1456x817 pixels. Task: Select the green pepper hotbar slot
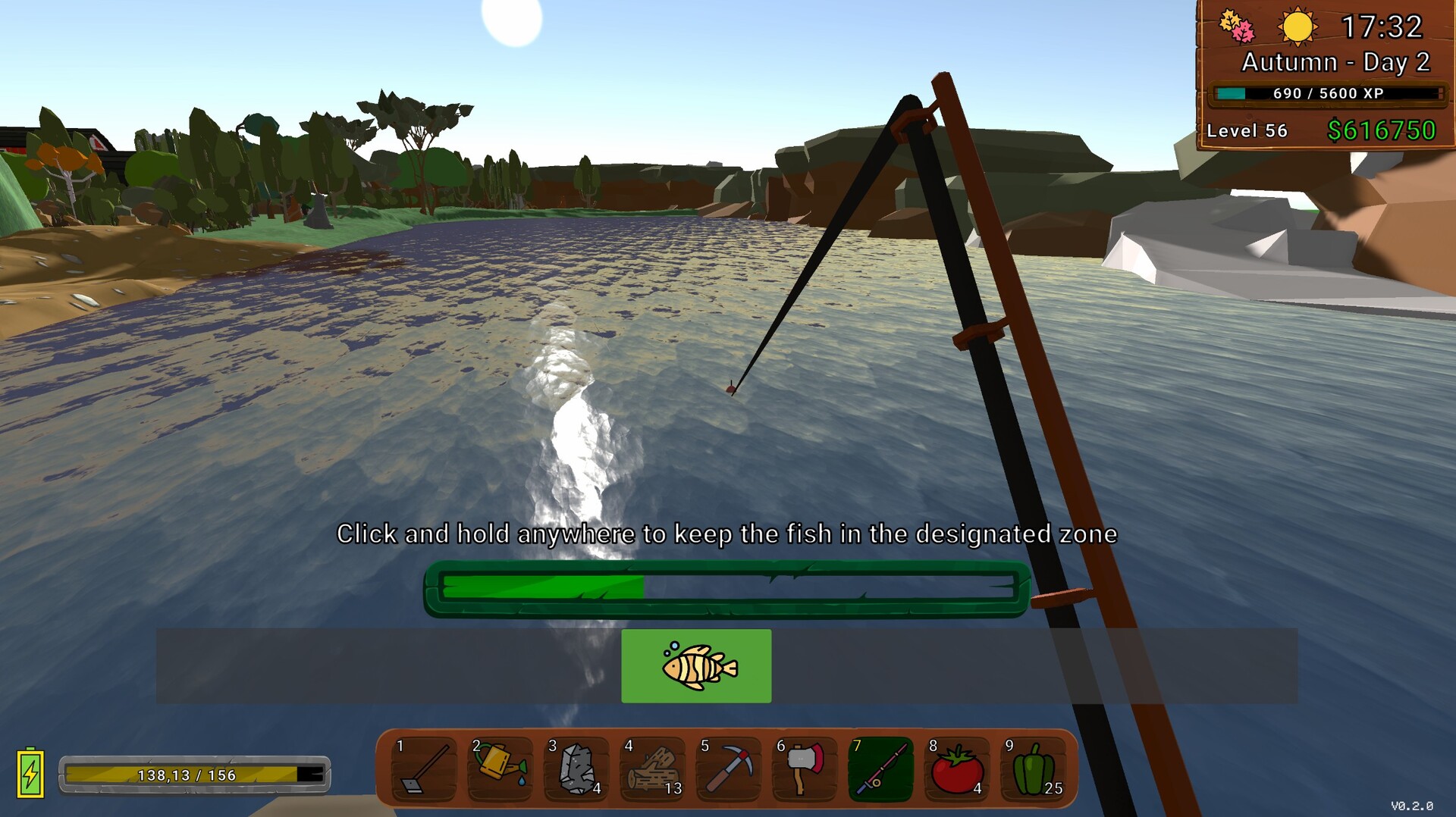(x=1033, y=769)
